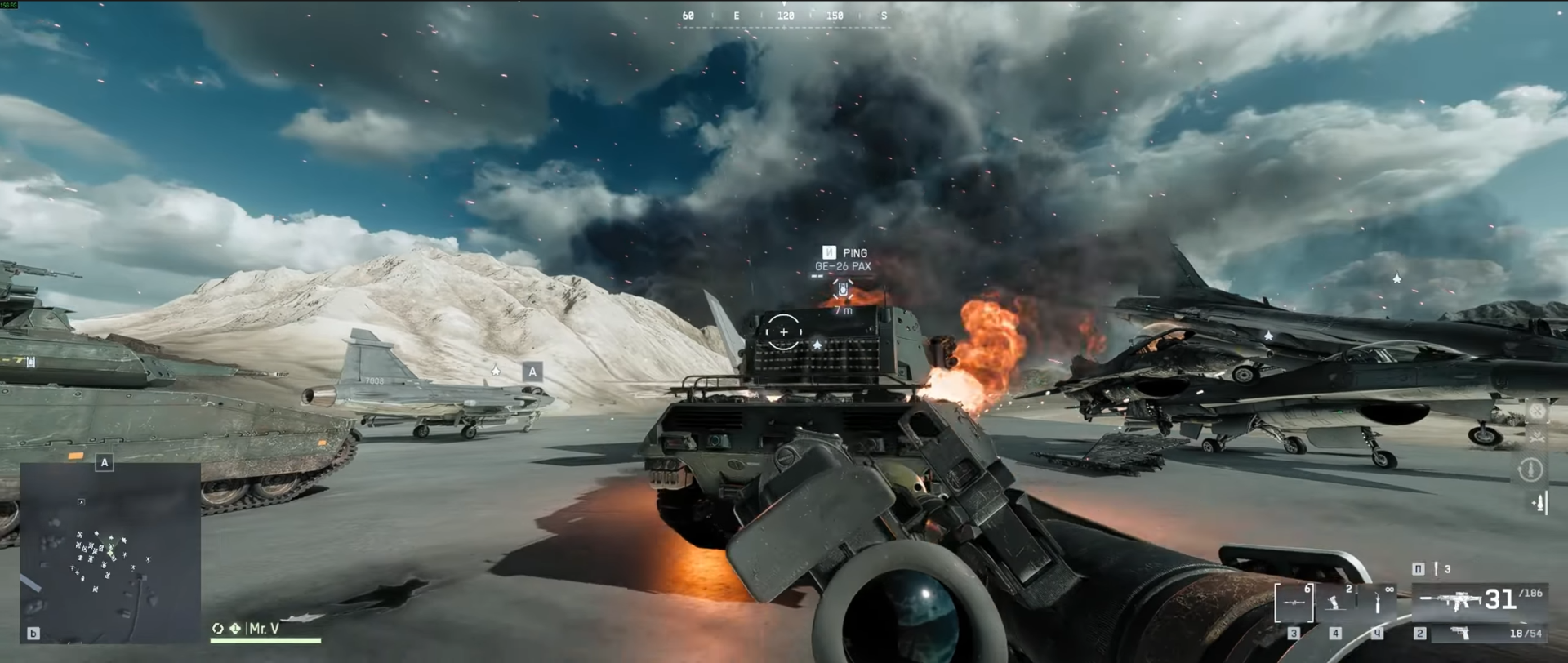
Task: Click objective A marker above the minimap
Action: coord(105,463)
